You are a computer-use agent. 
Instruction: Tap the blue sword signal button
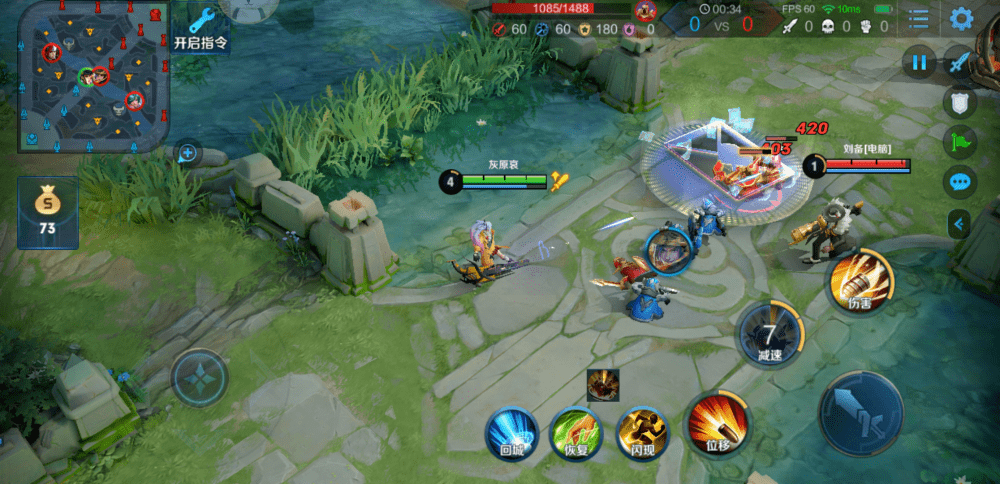(960, 62)
